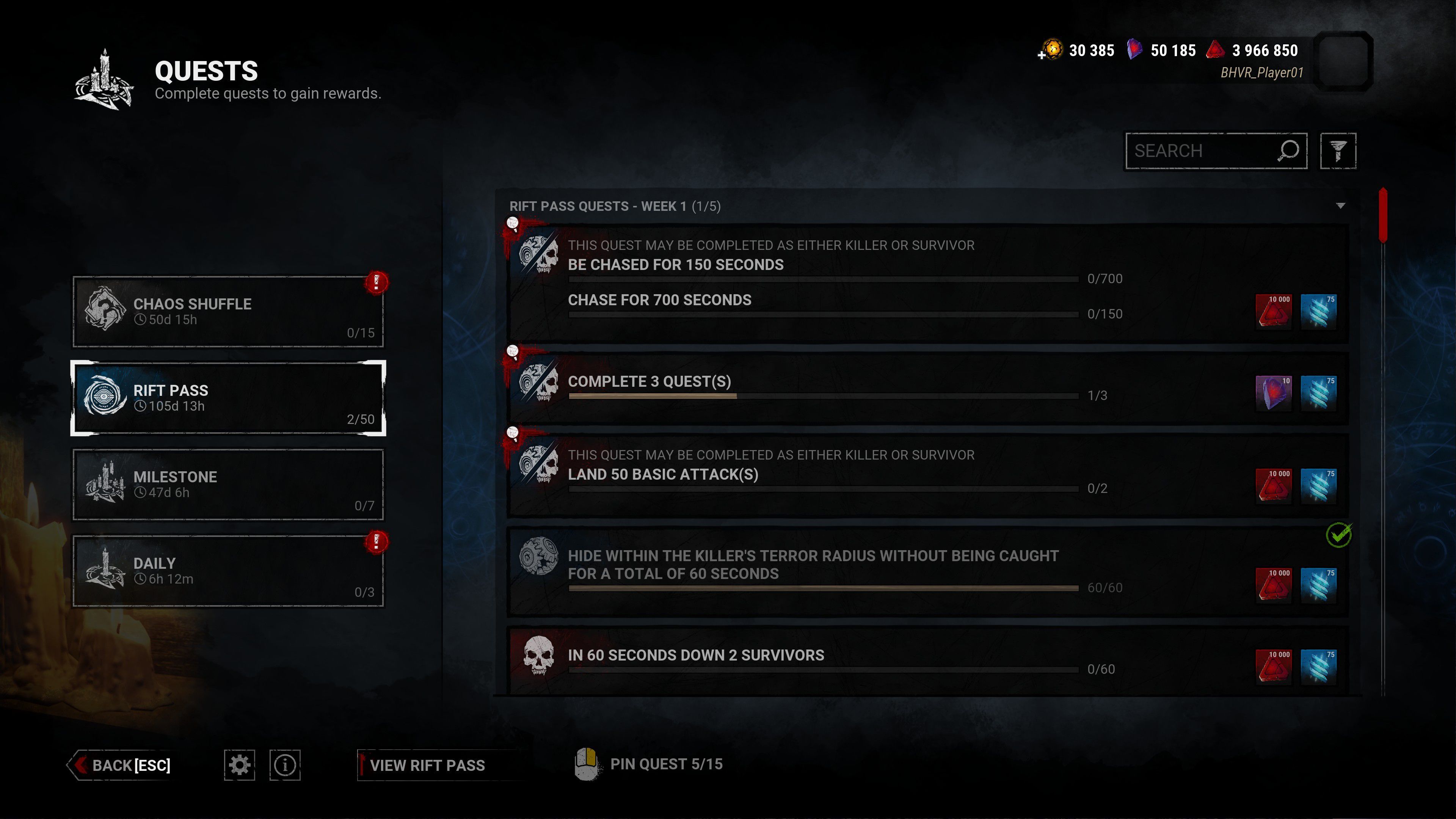
Task: Click the player profile avatar frame
Action: tap(1343, 61)
